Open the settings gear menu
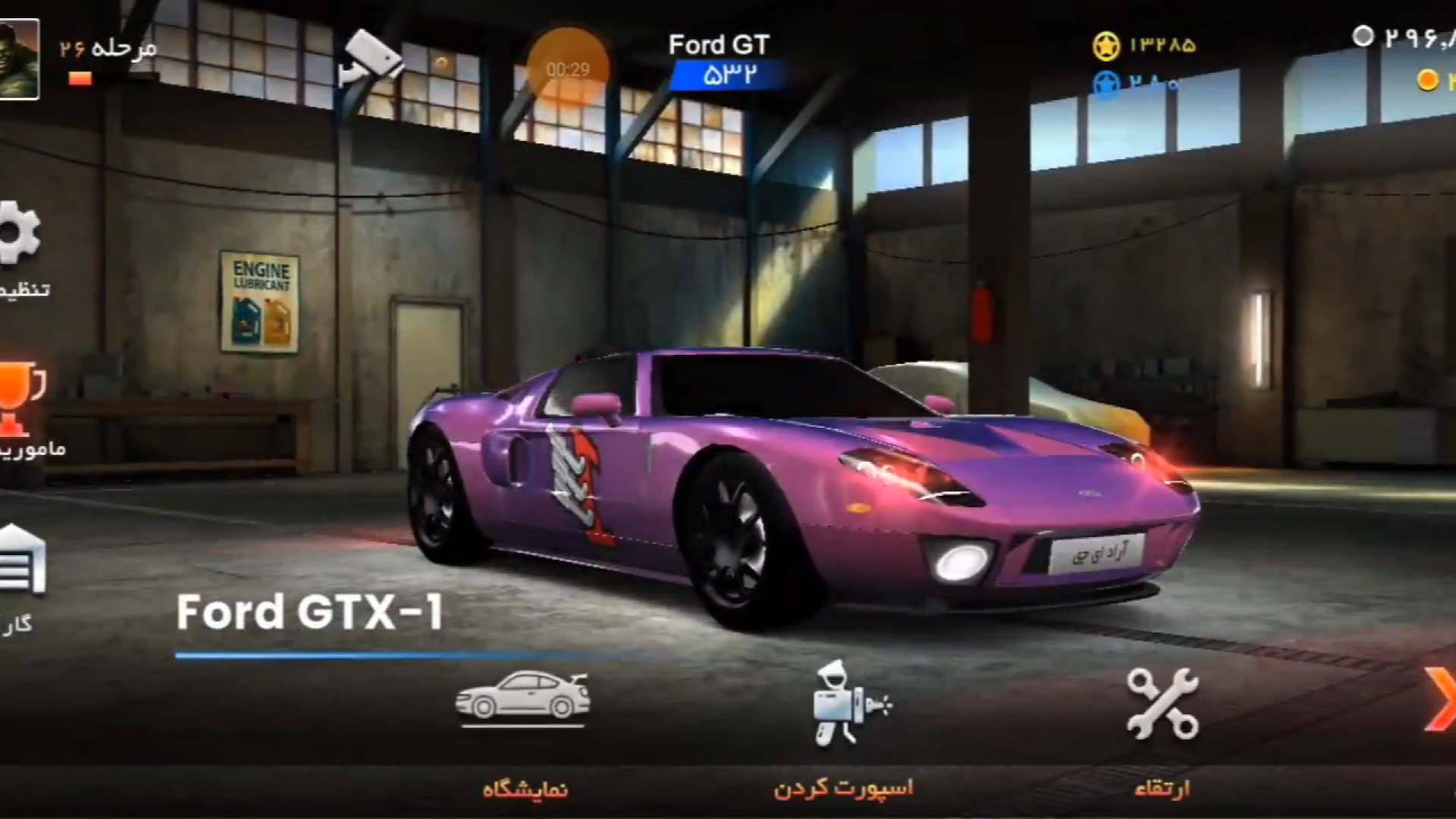This screenshot has width=1456, height=819. (18, 234)
